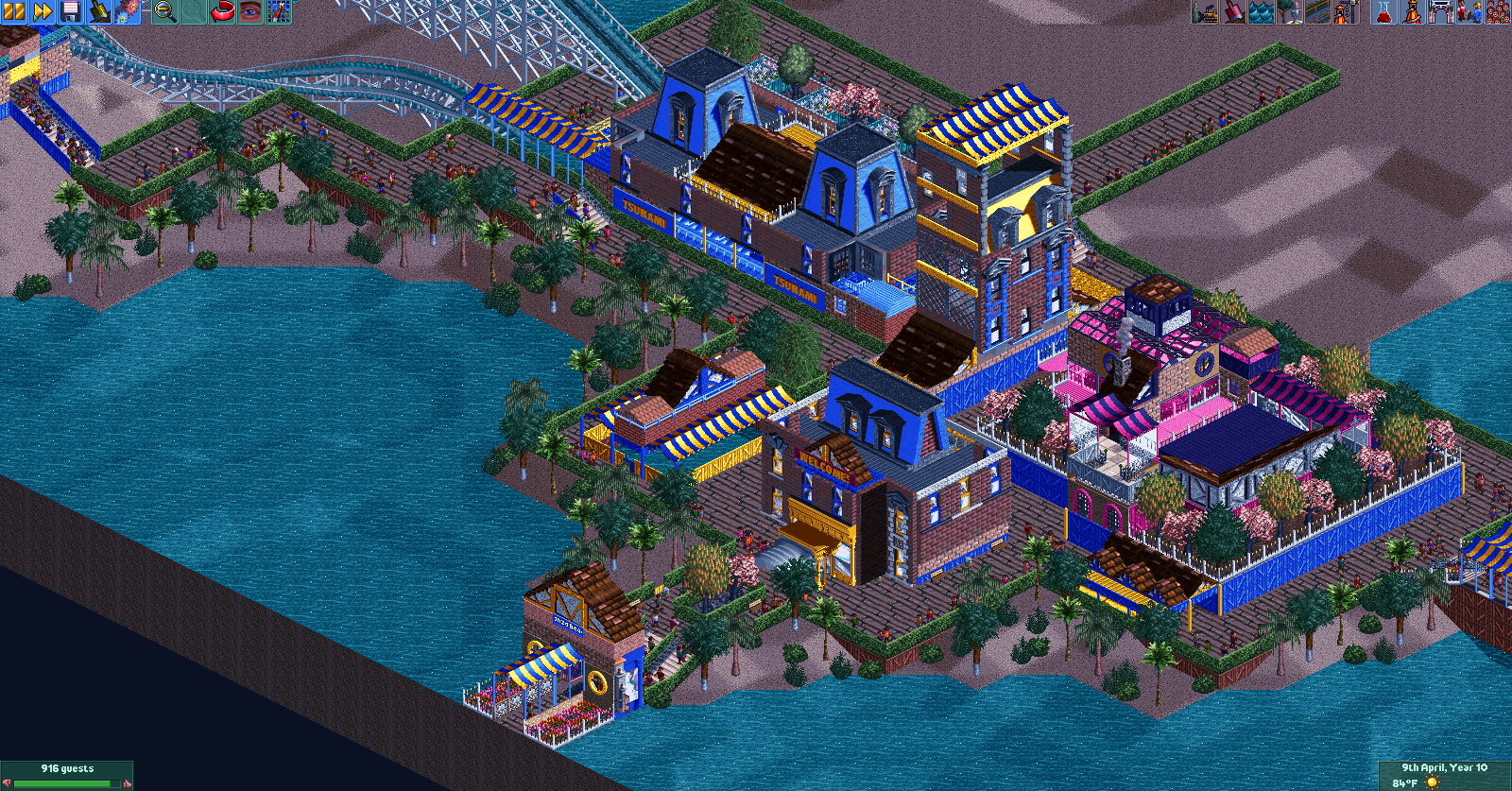This screenshot has height=791, width=1512.
Task: Open park information via the entrance arch icon
Action: pyautogui.click(x=1442, y=13)
